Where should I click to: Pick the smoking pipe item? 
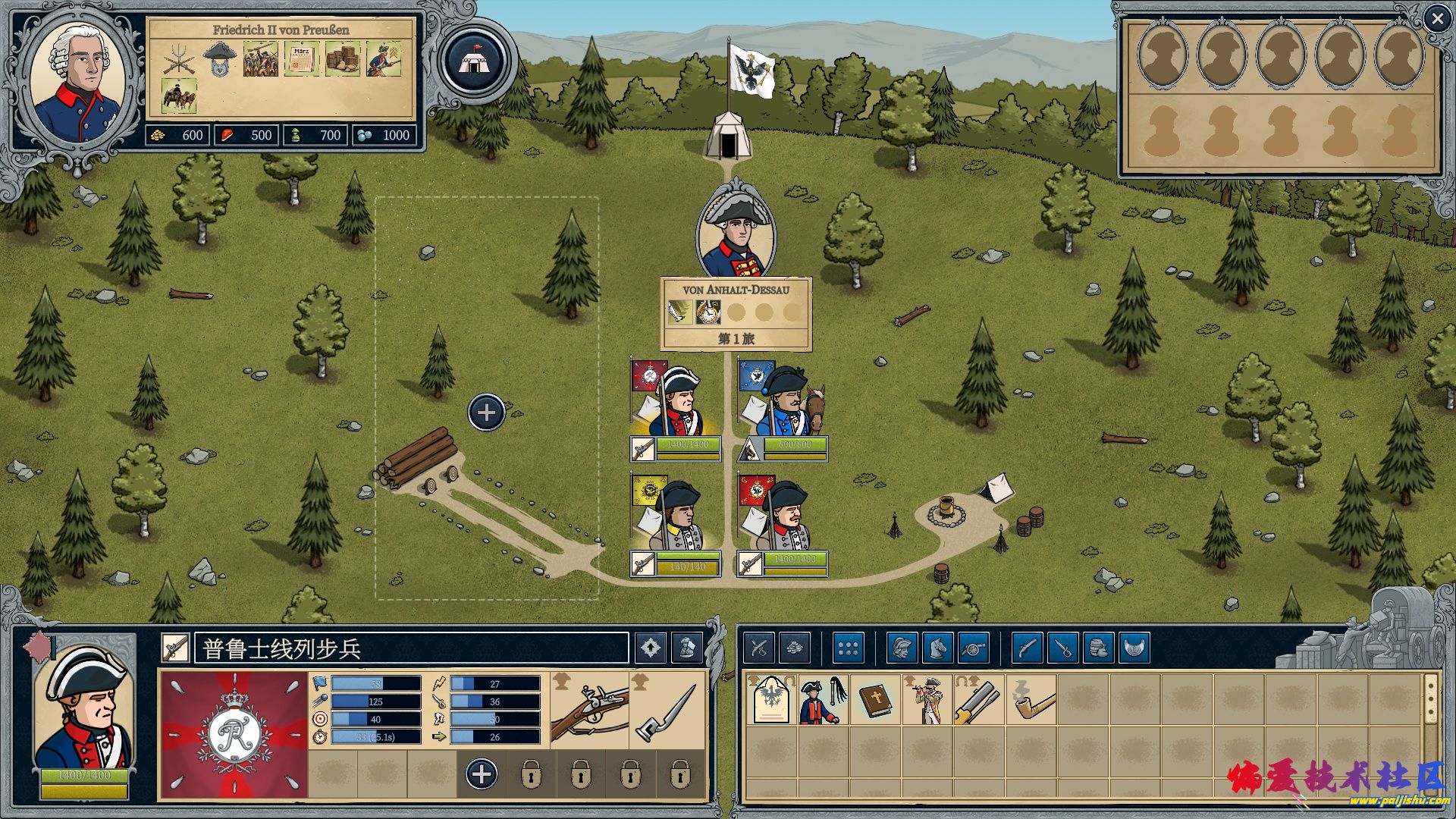click(x=1031, y=699)
